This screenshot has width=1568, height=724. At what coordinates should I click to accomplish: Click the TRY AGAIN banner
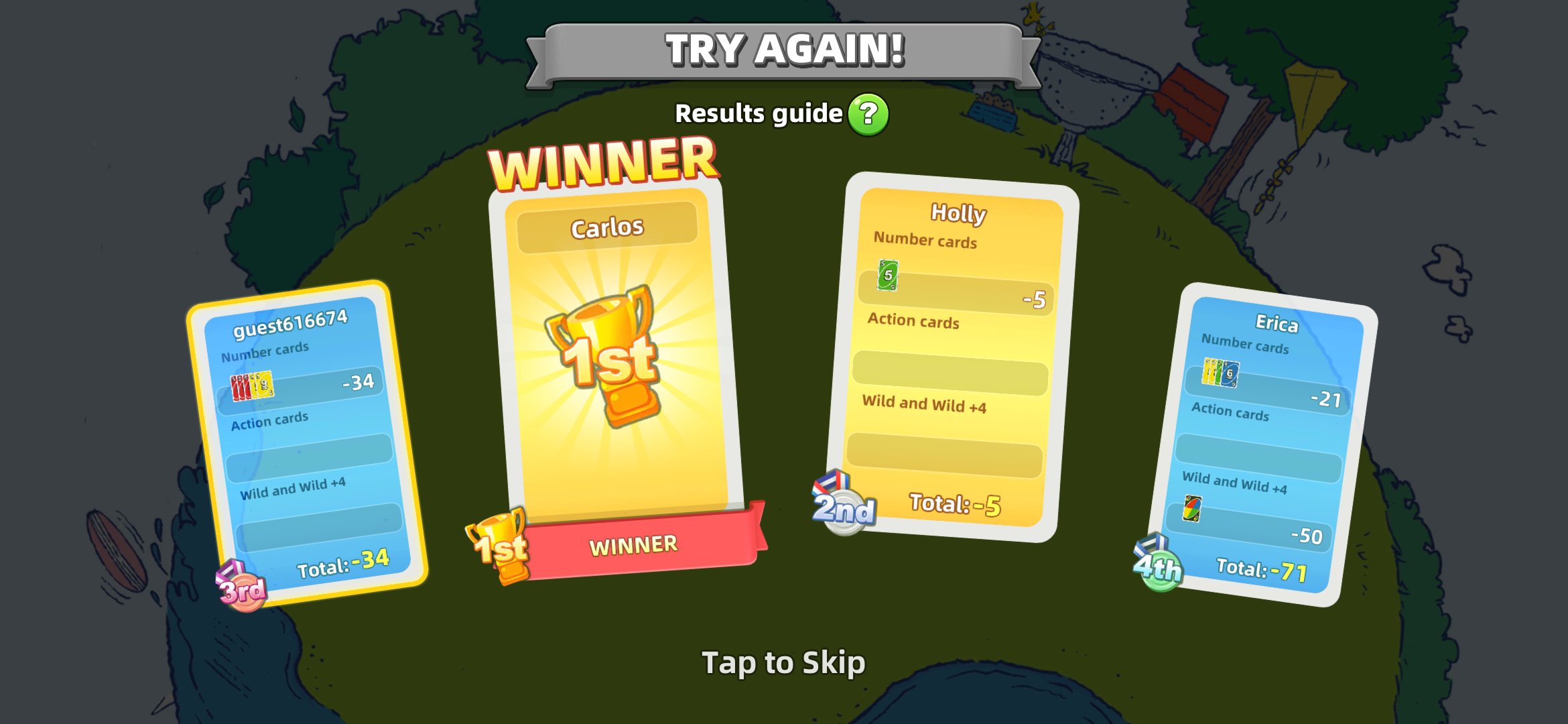[x=784, y=47]
